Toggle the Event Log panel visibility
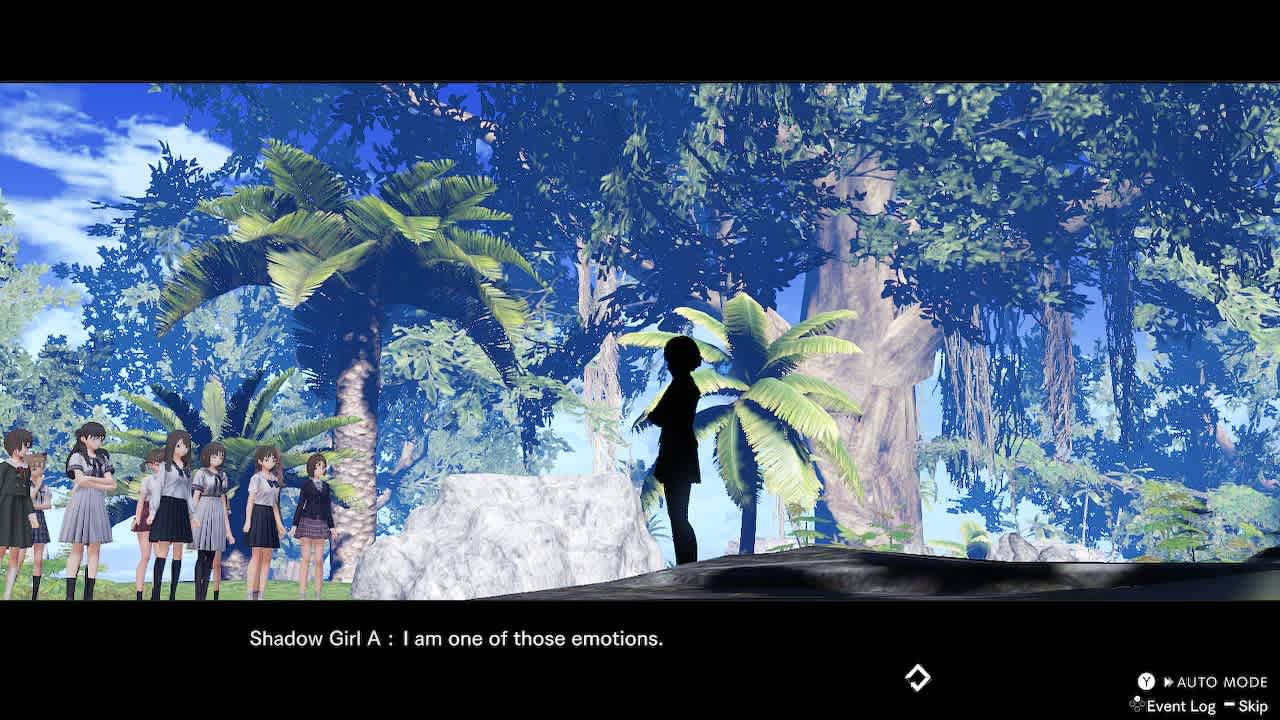Screen dimensions: 1280x720 1182,705
